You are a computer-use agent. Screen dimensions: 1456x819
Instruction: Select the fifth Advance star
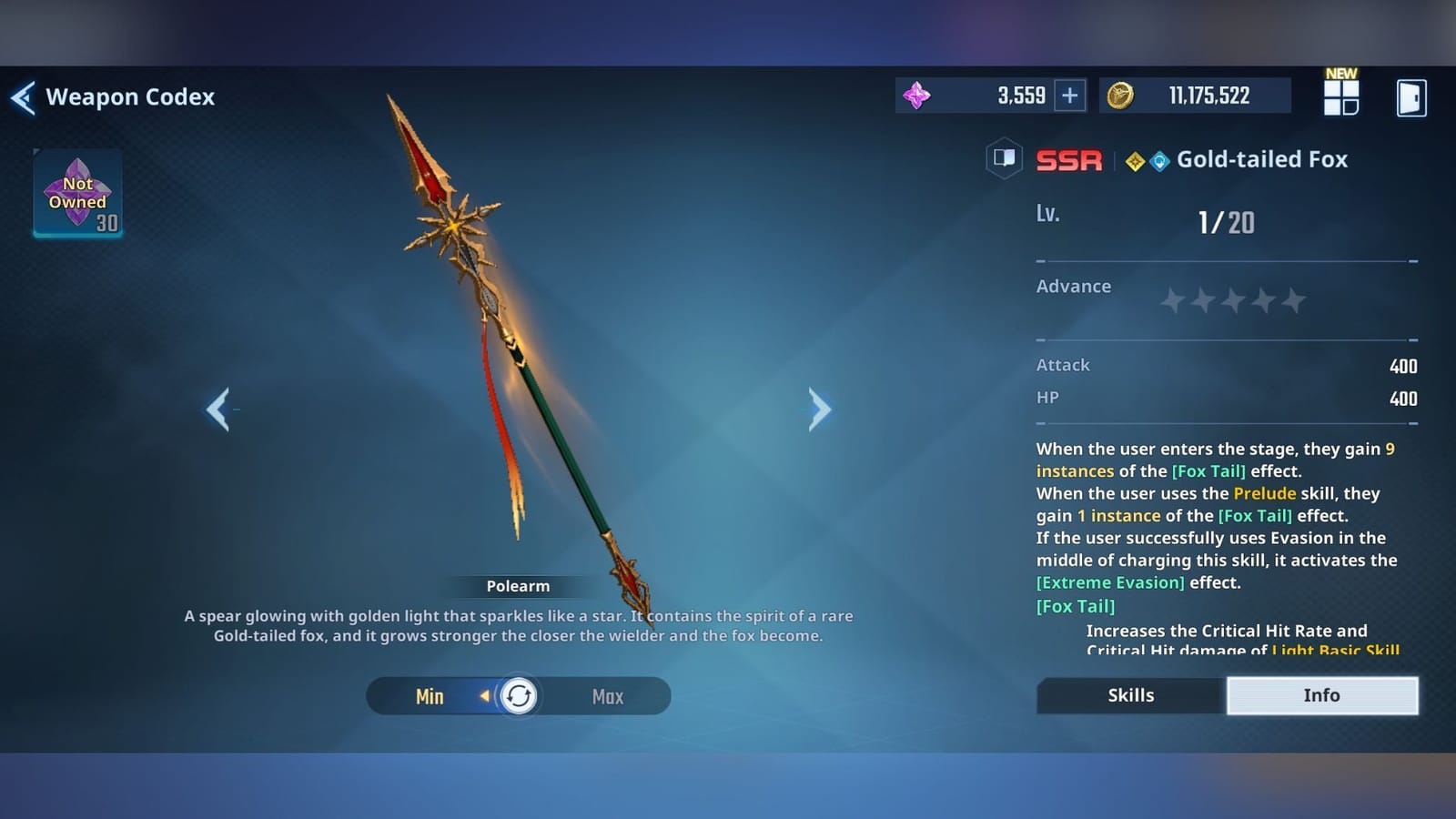coord(1296,298)
